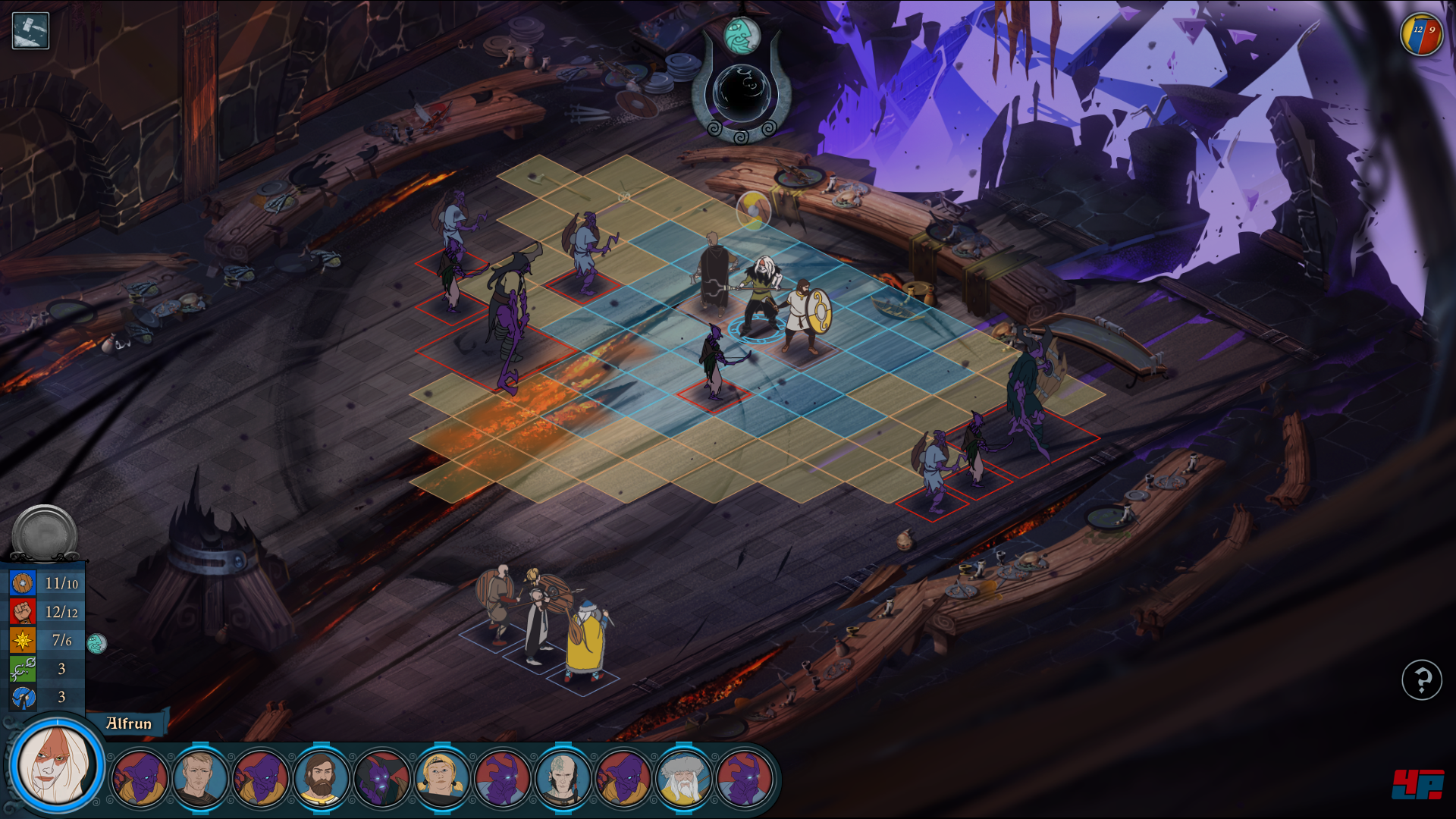Click the teal moon-face pendant above horn
1456x819 pixels.
(742, 36)
